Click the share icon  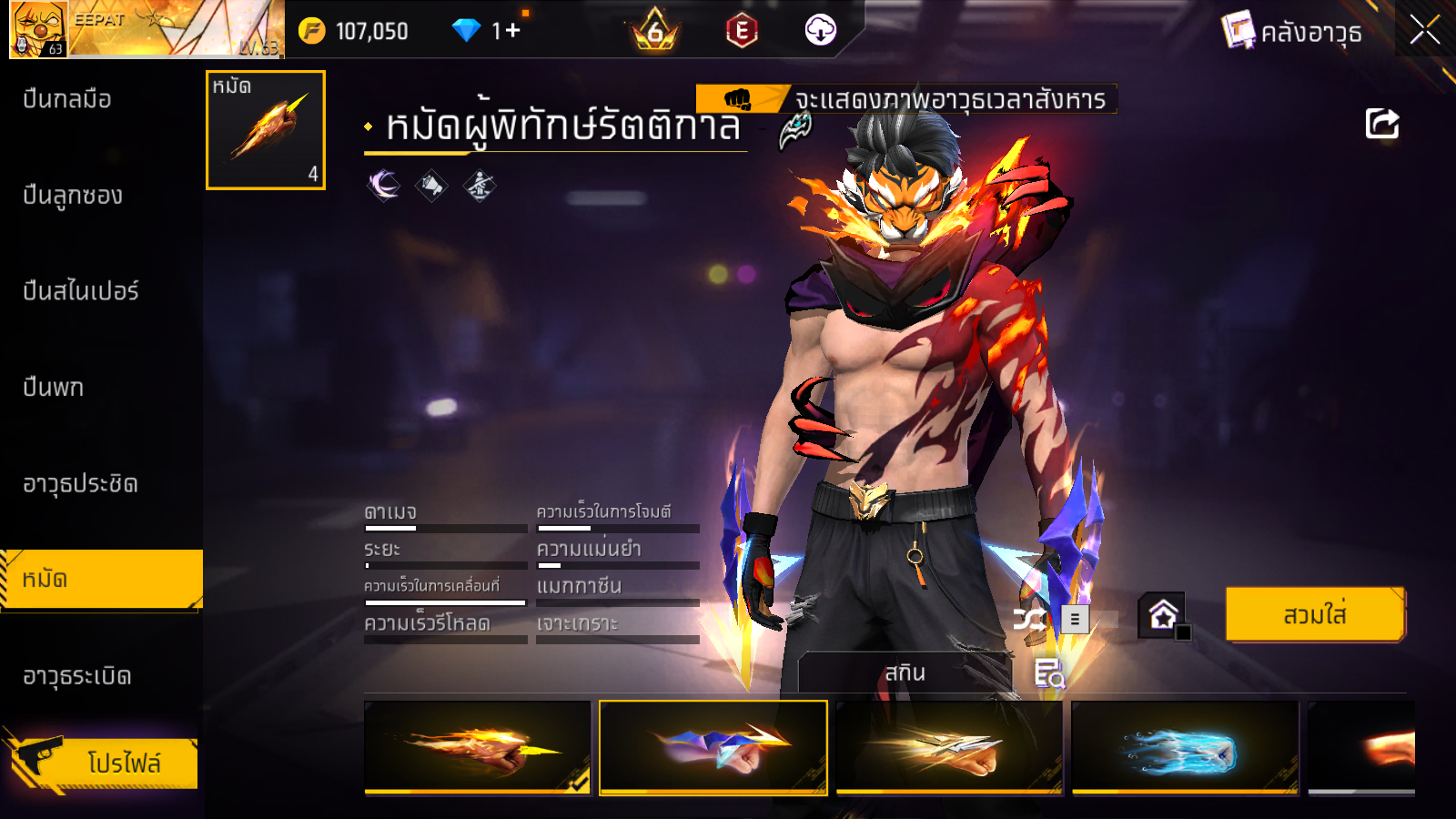point(1381,124)
